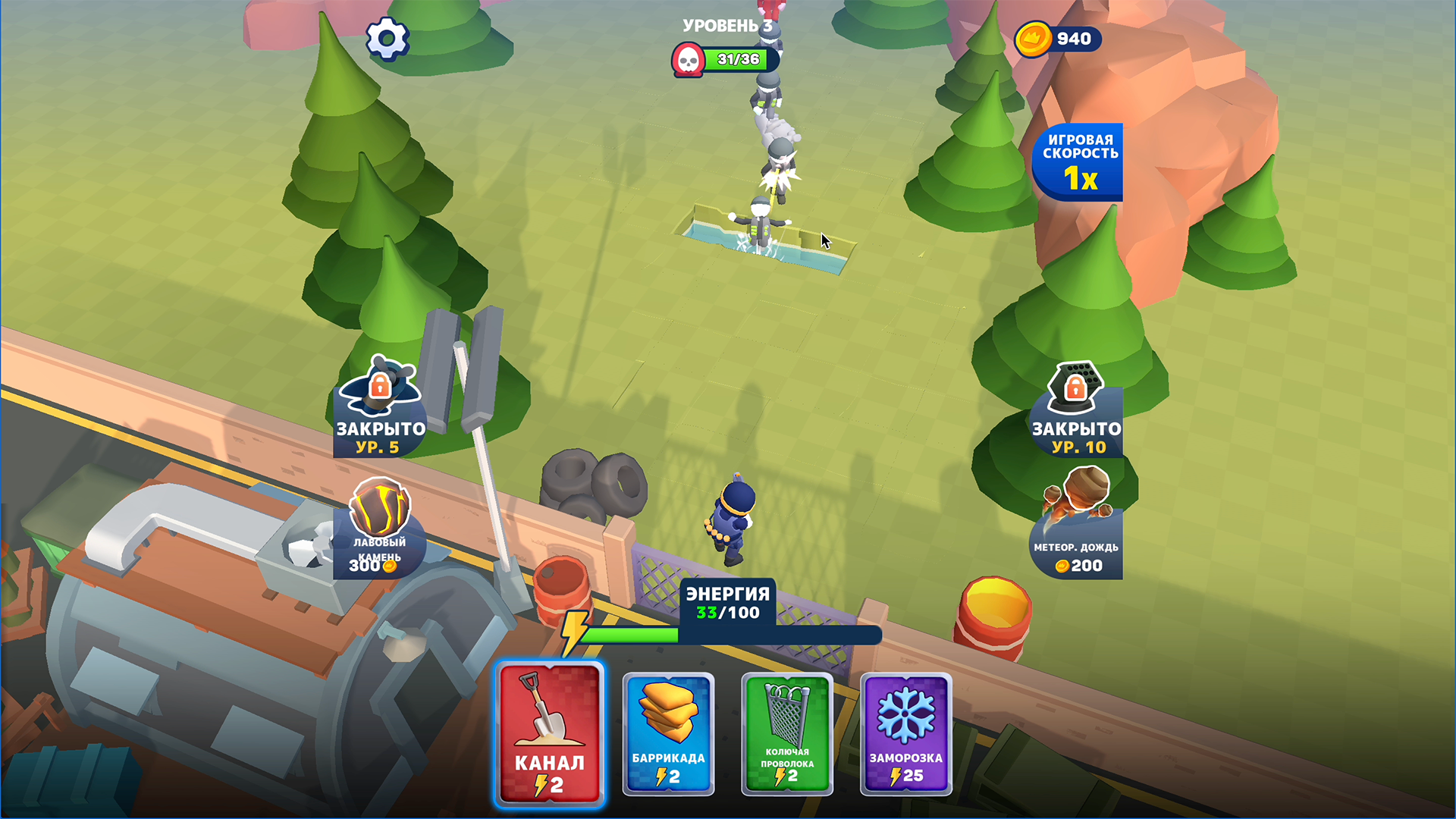Viewport: 1456px width, 819px height.
Task: Click the УРОВЕНЬ 3 level label
Action: (x=726, y=25)
